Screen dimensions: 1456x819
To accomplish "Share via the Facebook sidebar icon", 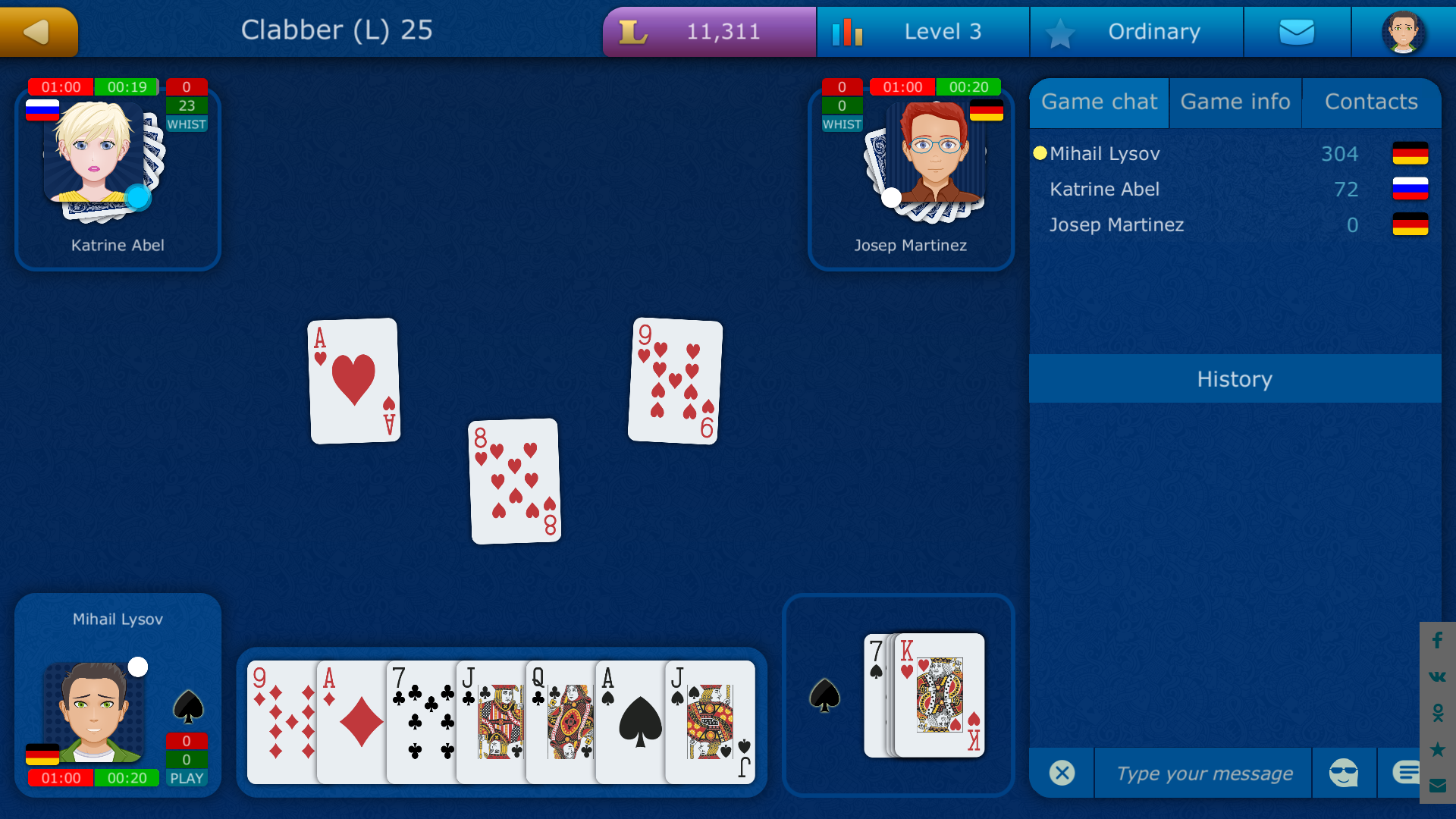I will pos(1437,641).
